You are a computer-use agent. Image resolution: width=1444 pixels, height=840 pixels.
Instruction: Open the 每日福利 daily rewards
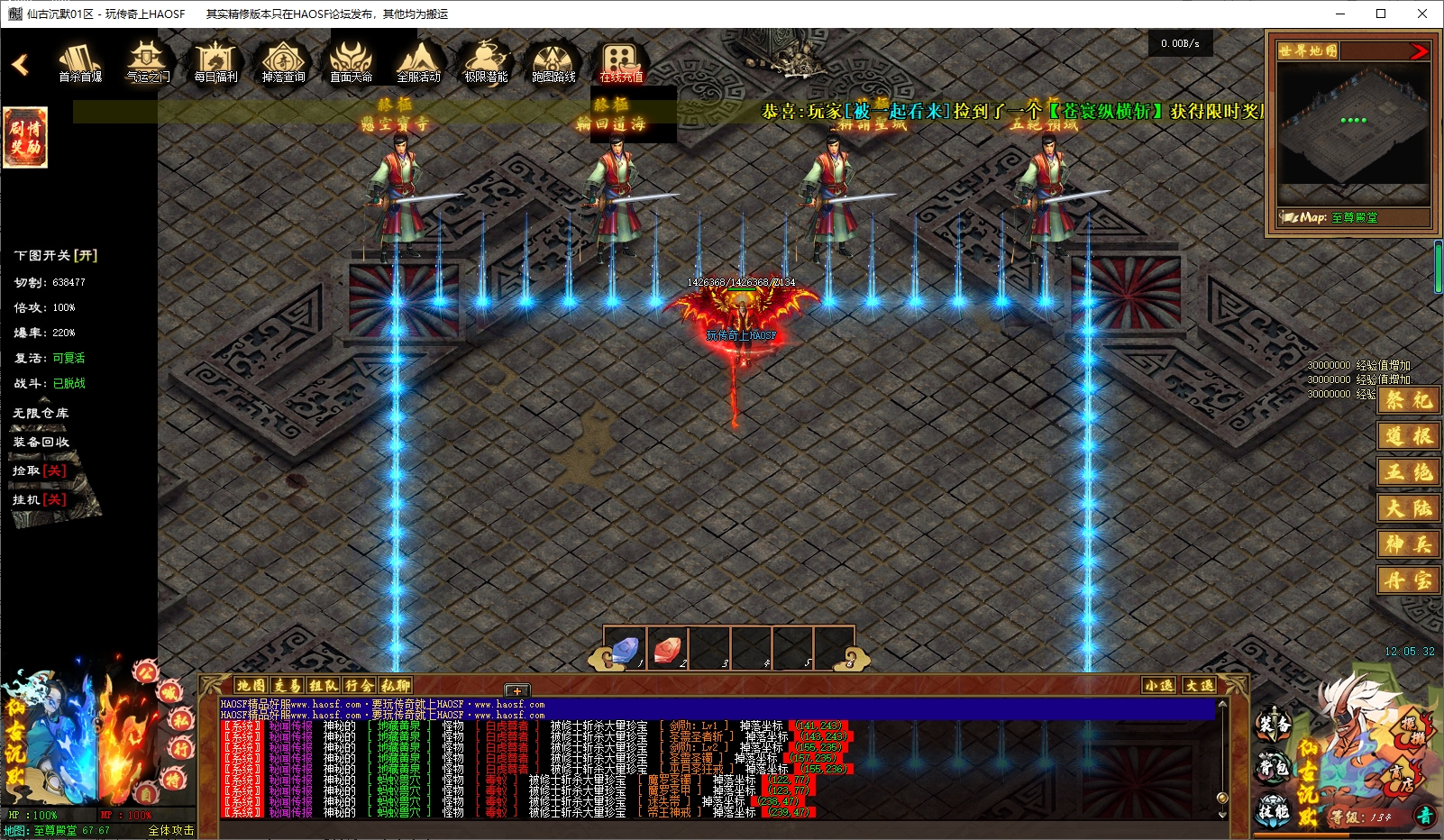(215, 61)
